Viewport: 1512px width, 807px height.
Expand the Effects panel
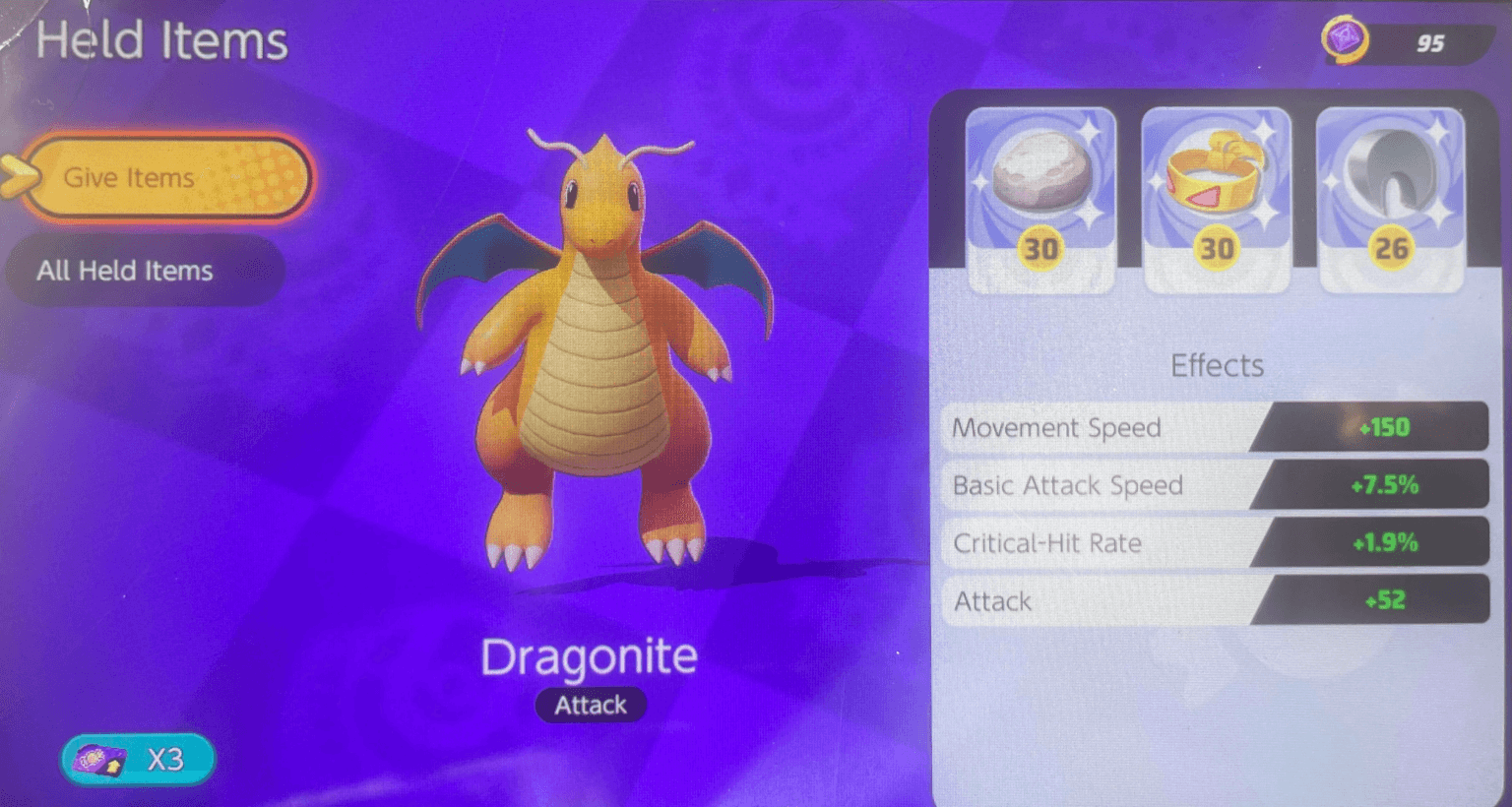[1217, 365]
